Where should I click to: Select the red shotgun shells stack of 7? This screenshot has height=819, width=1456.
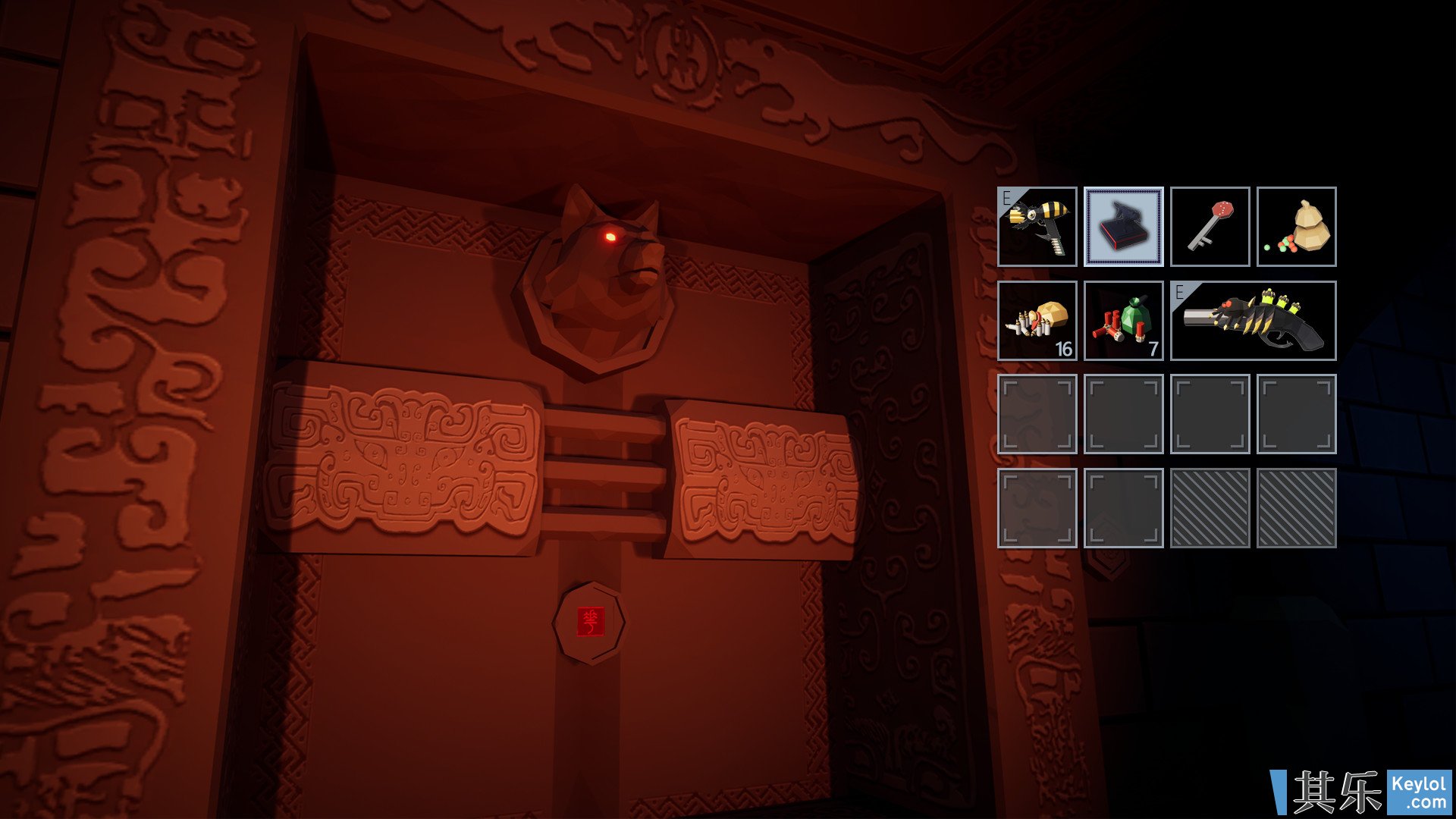(1123, 321)
